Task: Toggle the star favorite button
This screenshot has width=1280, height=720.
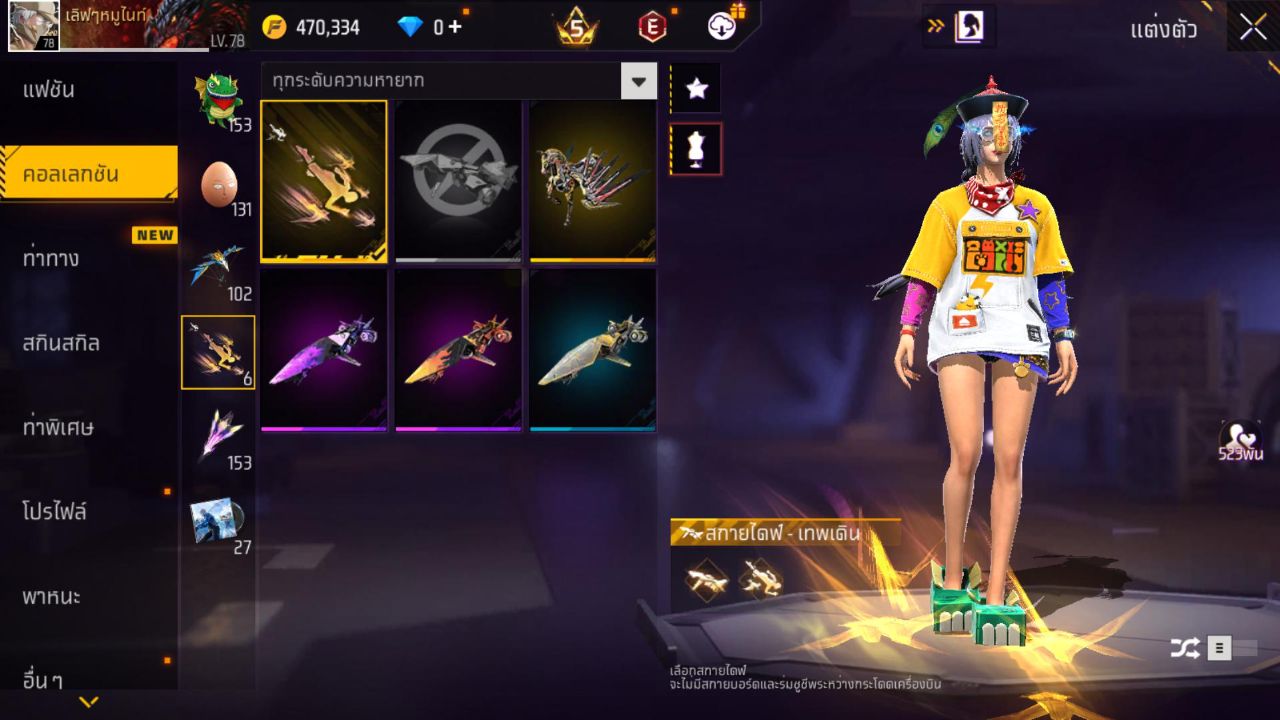Action: click(696, 88)
